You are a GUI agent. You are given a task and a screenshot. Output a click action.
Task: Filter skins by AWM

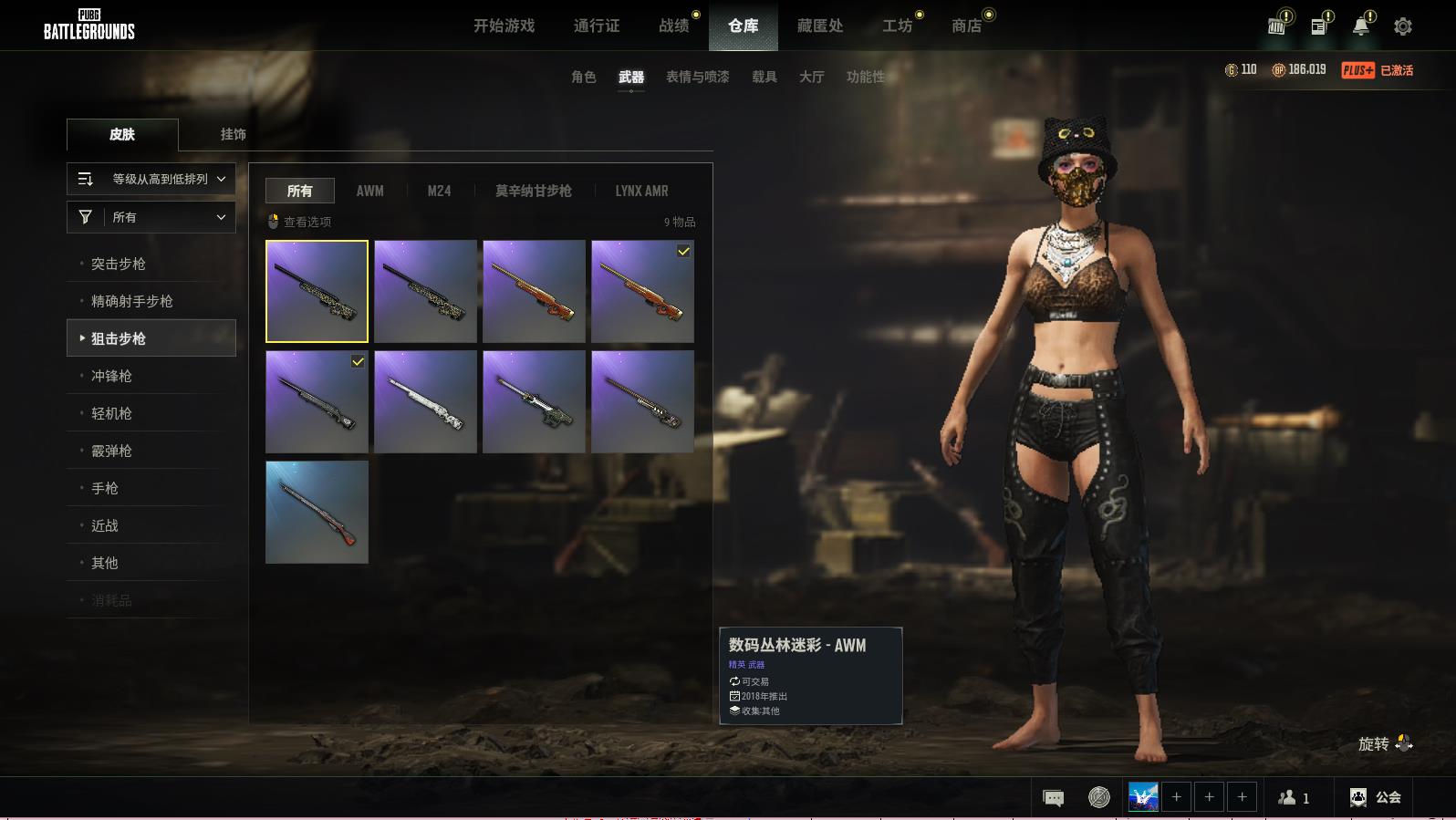coord(369,191)
